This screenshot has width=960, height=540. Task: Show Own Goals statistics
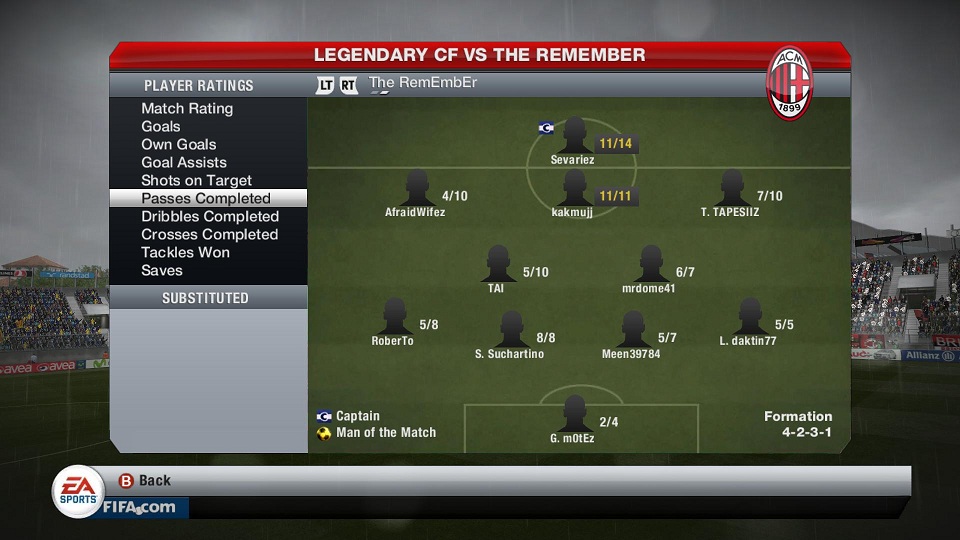179,145
